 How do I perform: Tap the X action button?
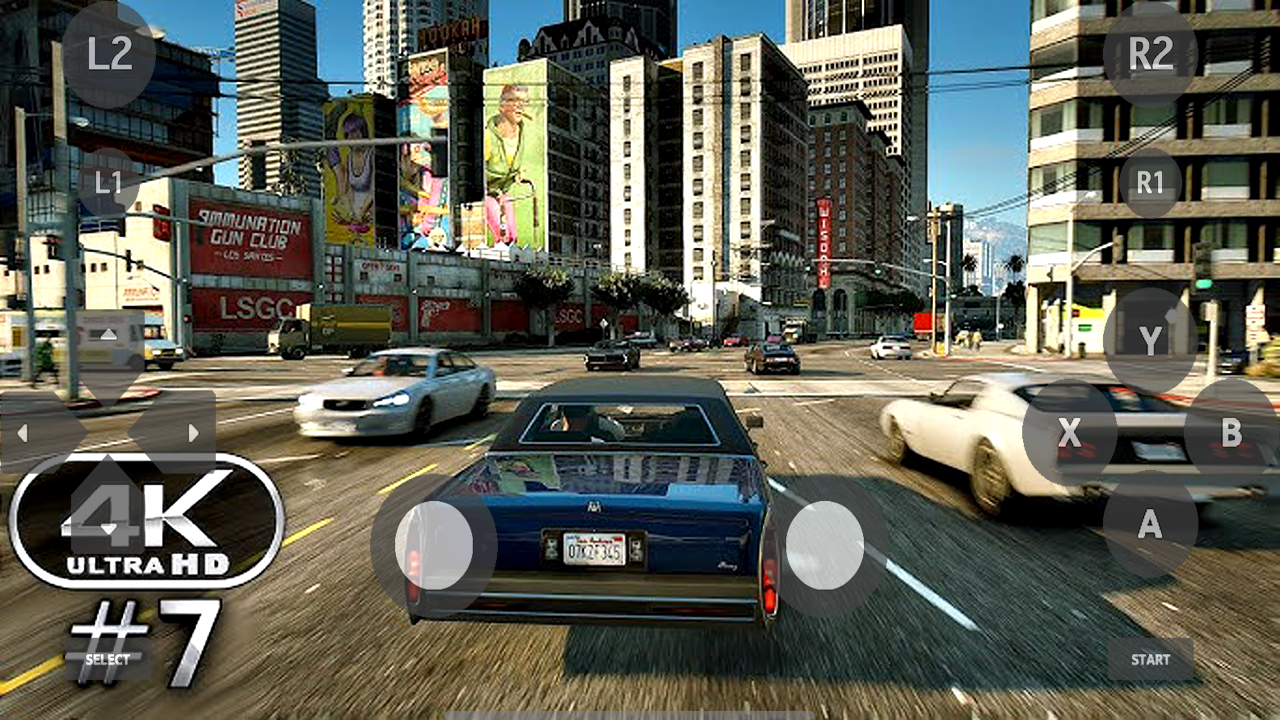point(1071,430)
